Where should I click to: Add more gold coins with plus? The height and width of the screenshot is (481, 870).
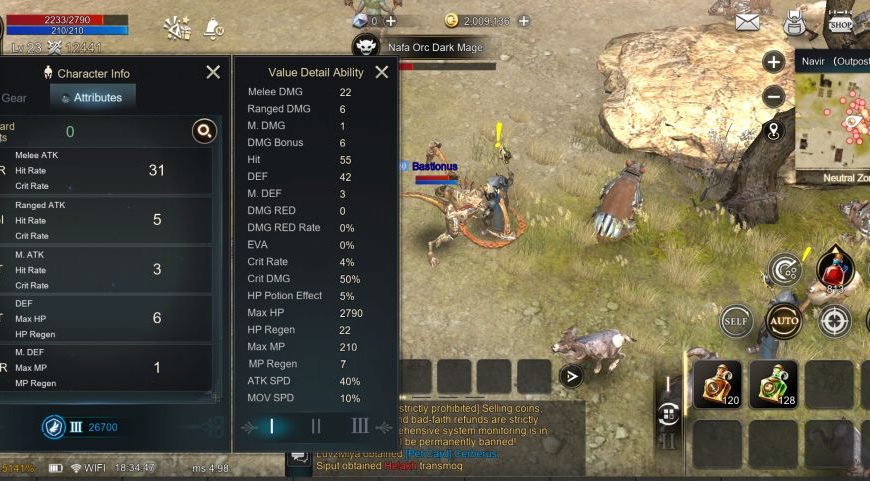coord(524,20)
